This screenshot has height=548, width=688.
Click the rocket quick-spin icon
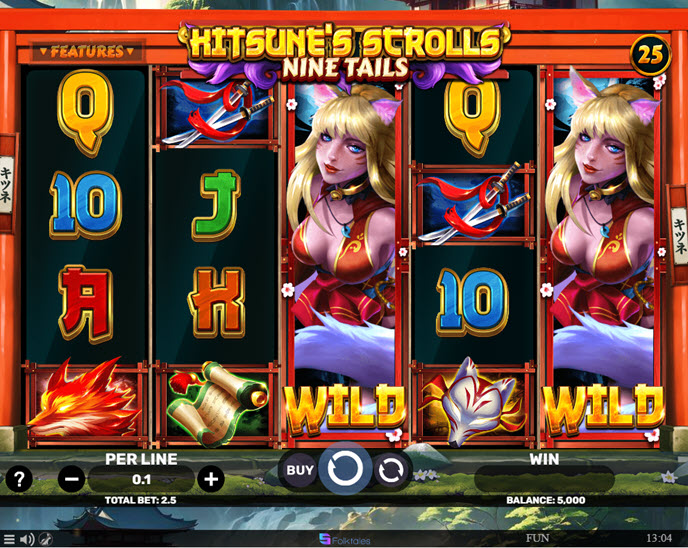point(45,539)
